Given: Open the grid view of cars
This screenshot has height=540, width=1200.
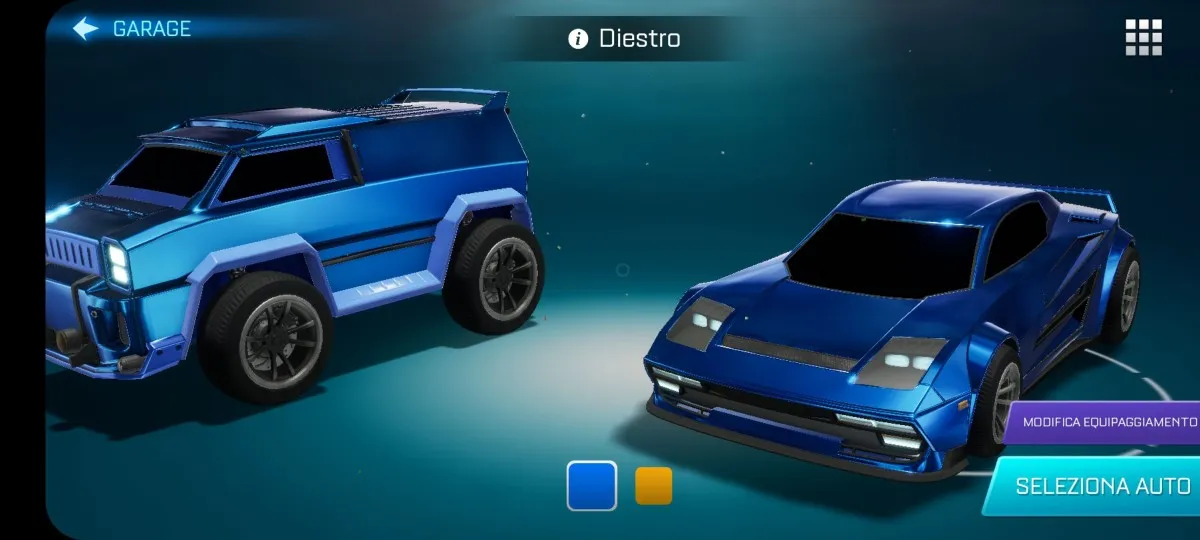Looking at the screenshot, I should pyautogui.click(x=1143, y=37).
